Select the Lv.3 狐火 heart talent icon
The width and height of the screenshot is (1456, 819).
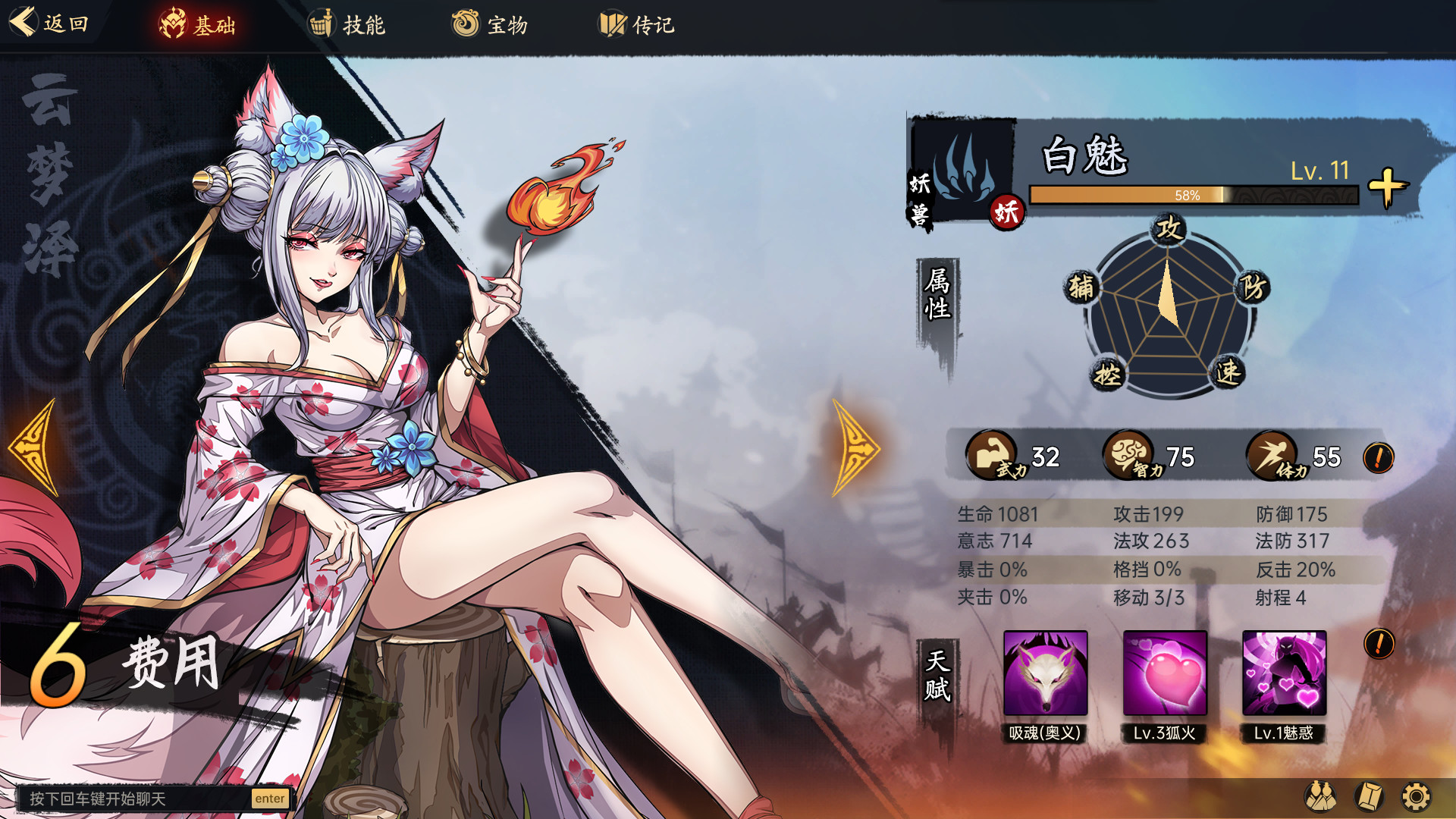(x=1165, y=673)
